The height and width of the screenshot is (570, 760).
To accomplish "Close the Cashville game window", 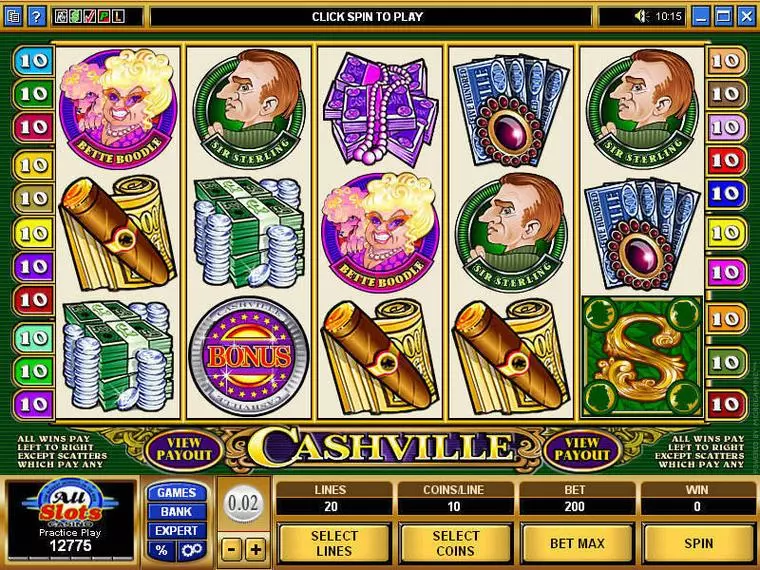I will click(x=747, y=16).
